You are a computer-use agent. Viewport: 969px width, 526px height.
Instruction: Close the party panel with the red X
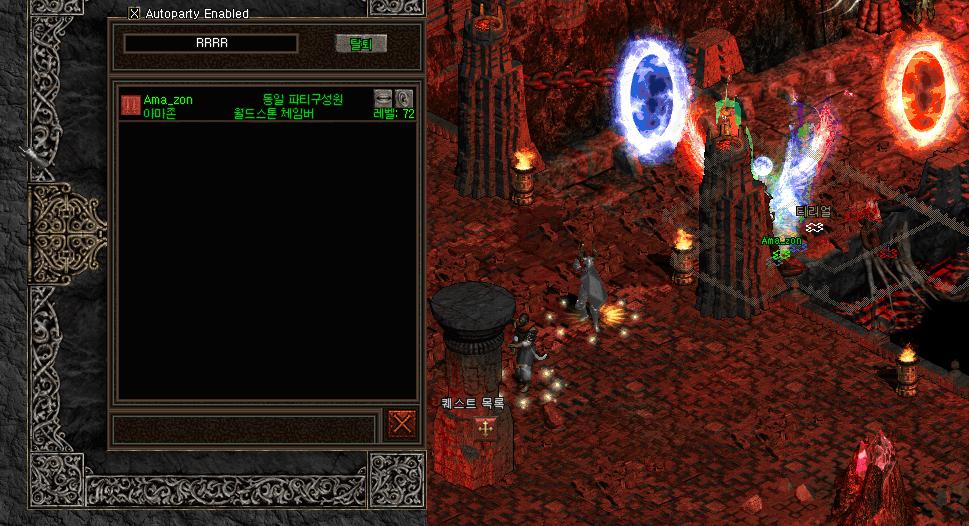402,424
